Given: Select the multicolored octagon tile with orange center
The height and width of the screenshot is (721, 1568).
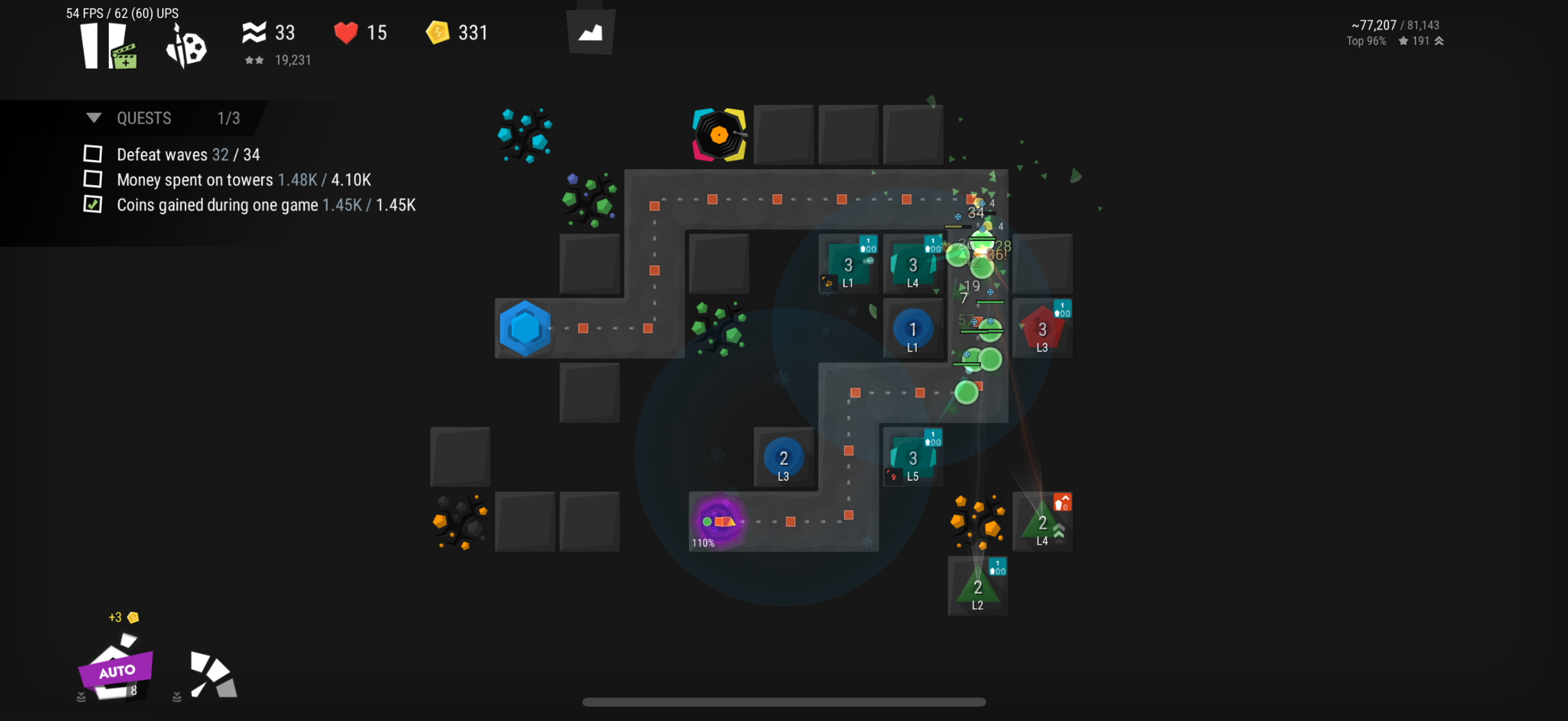Looking at the screenshot, I should point(719,135).
